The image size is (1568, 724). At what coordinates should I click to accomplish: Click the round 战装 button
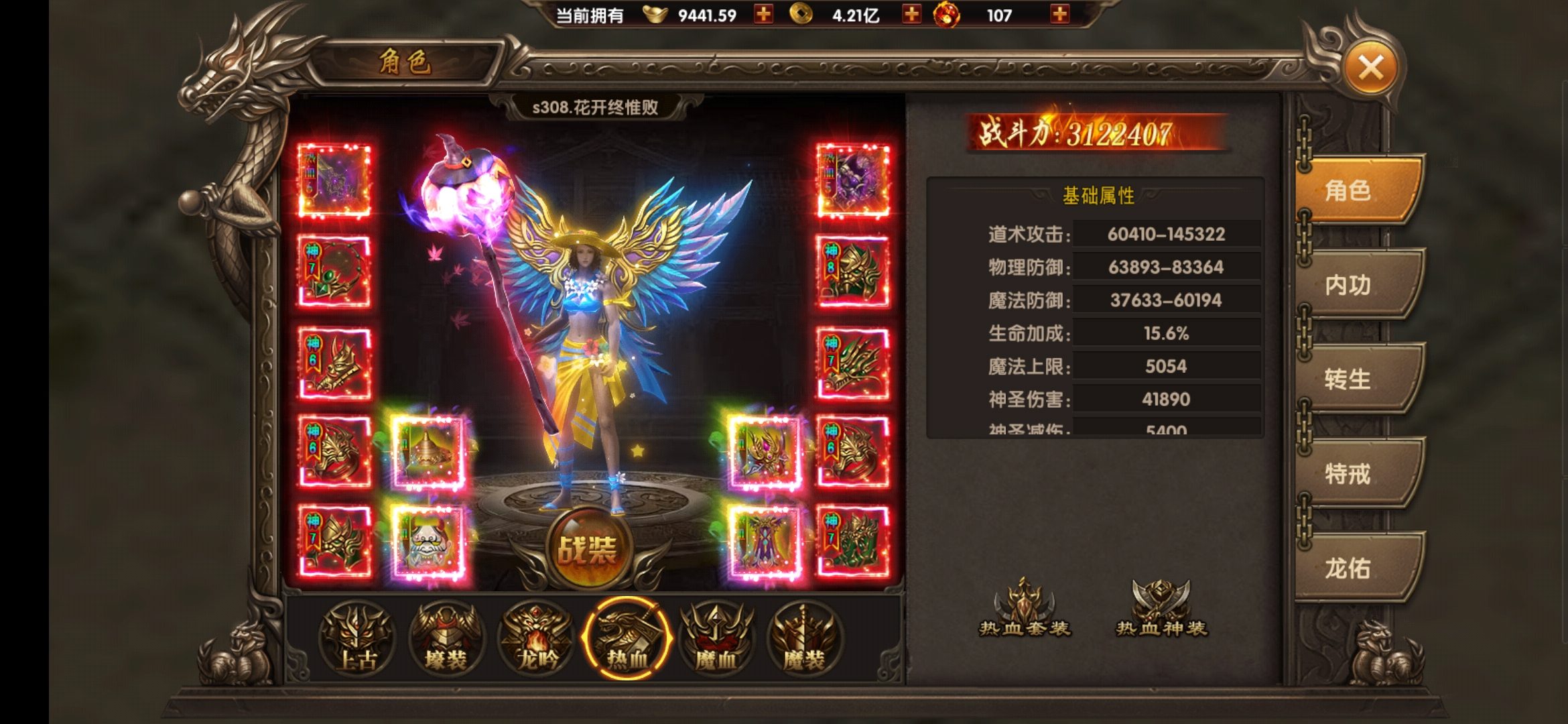pyautogui.click(x=588, y=550)
